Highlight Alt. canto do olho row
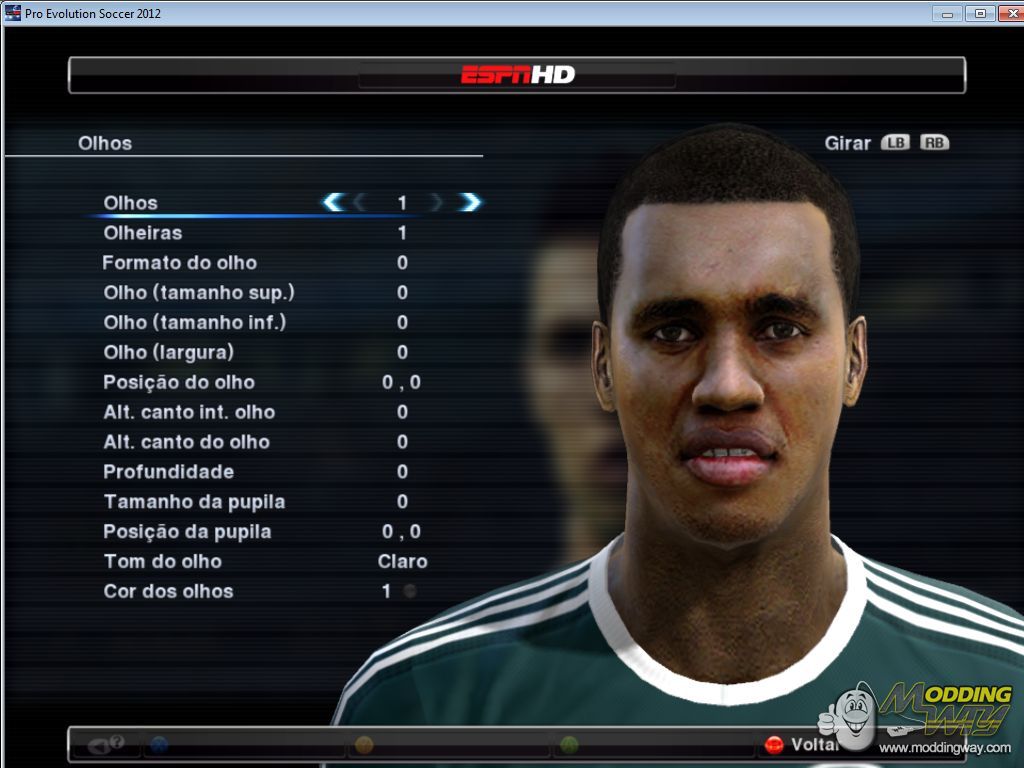 pos(186,442)
